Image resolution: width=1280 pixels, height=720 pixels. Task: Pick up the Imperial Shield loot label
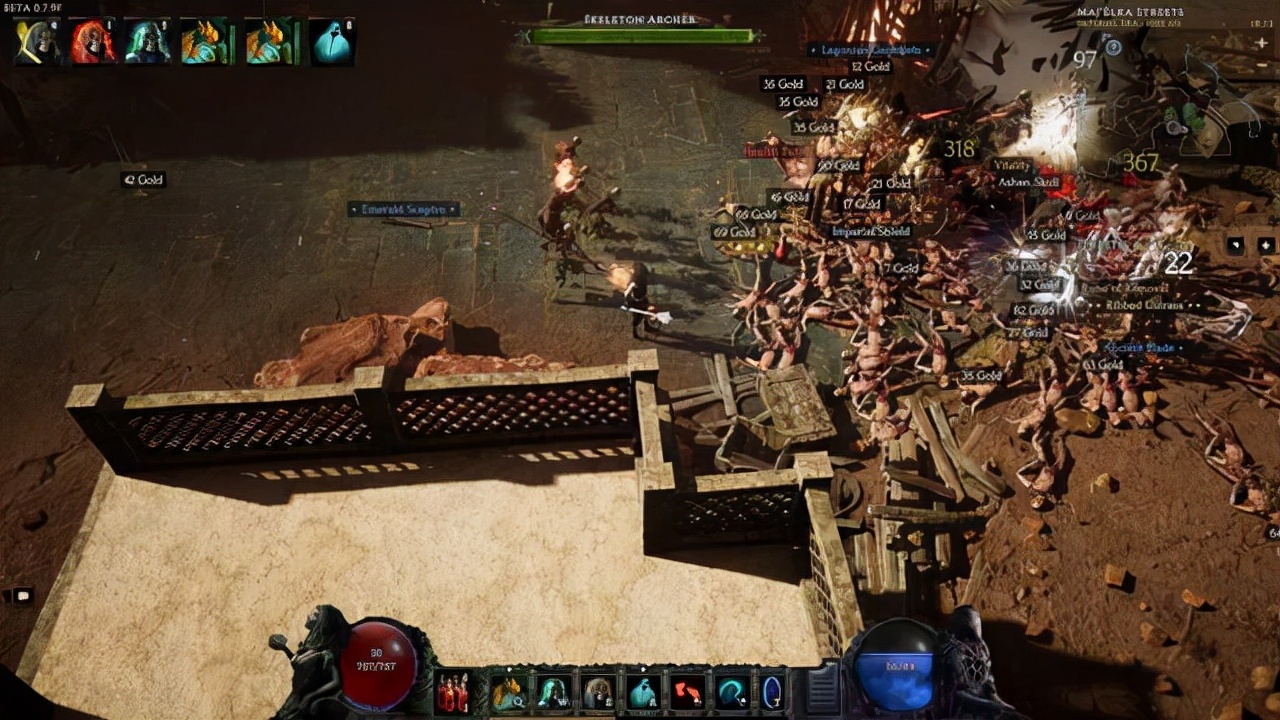pyautogui.click(x=871, y=232)
